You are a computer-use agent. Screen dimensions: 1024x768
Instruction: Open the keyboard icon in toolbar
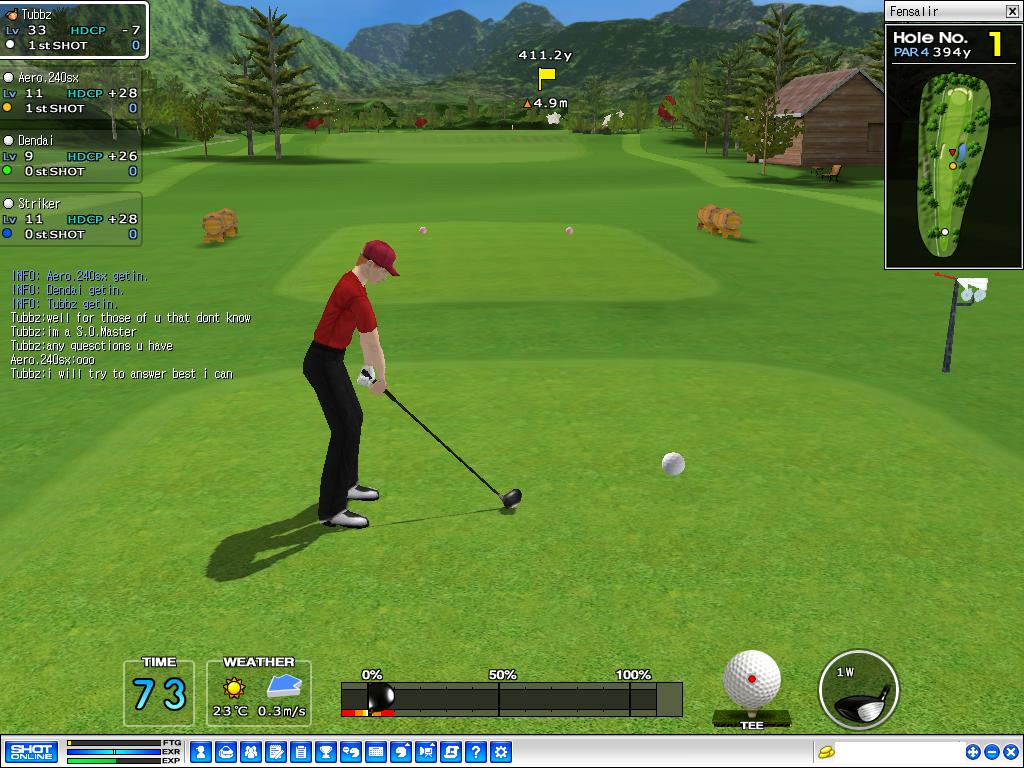click(376, 752)
